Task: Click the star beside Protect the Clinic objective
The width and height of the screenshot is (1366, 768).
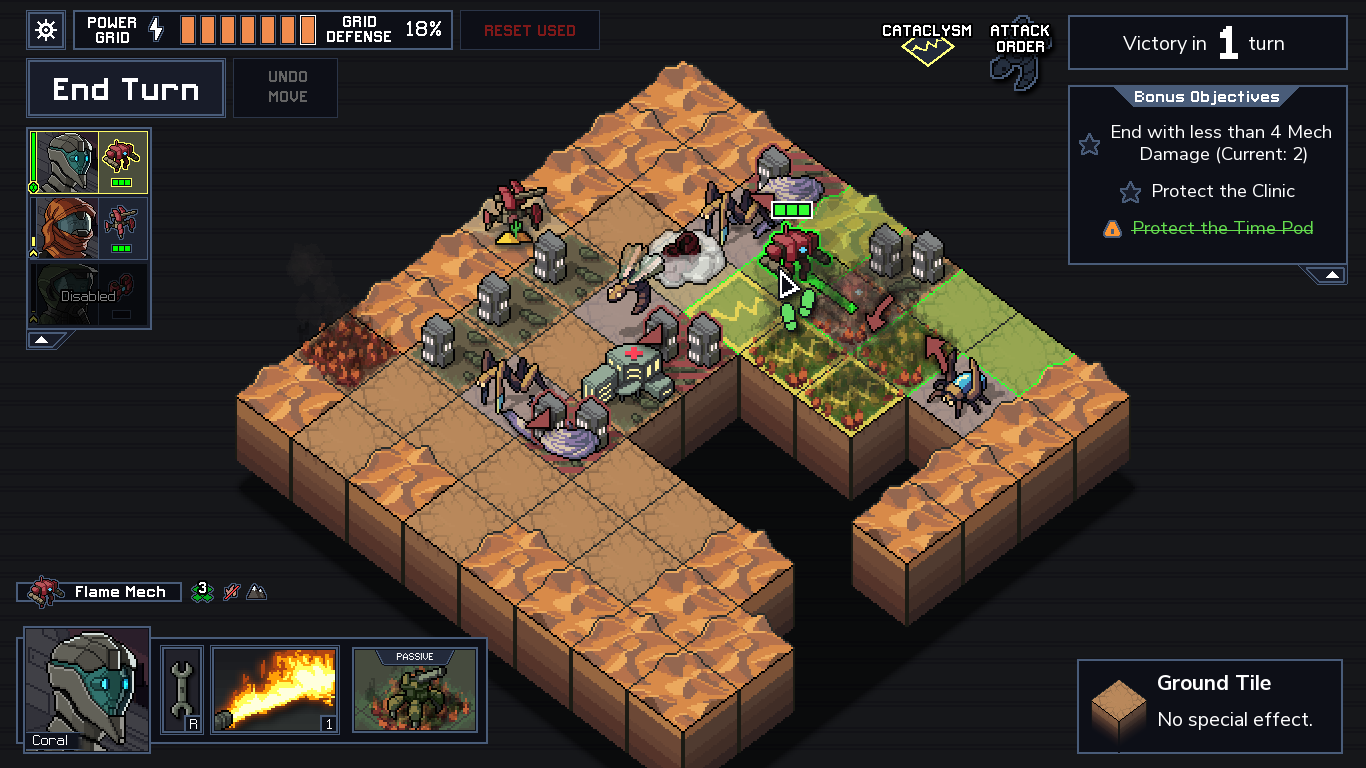Action: tap(1131, 191)
